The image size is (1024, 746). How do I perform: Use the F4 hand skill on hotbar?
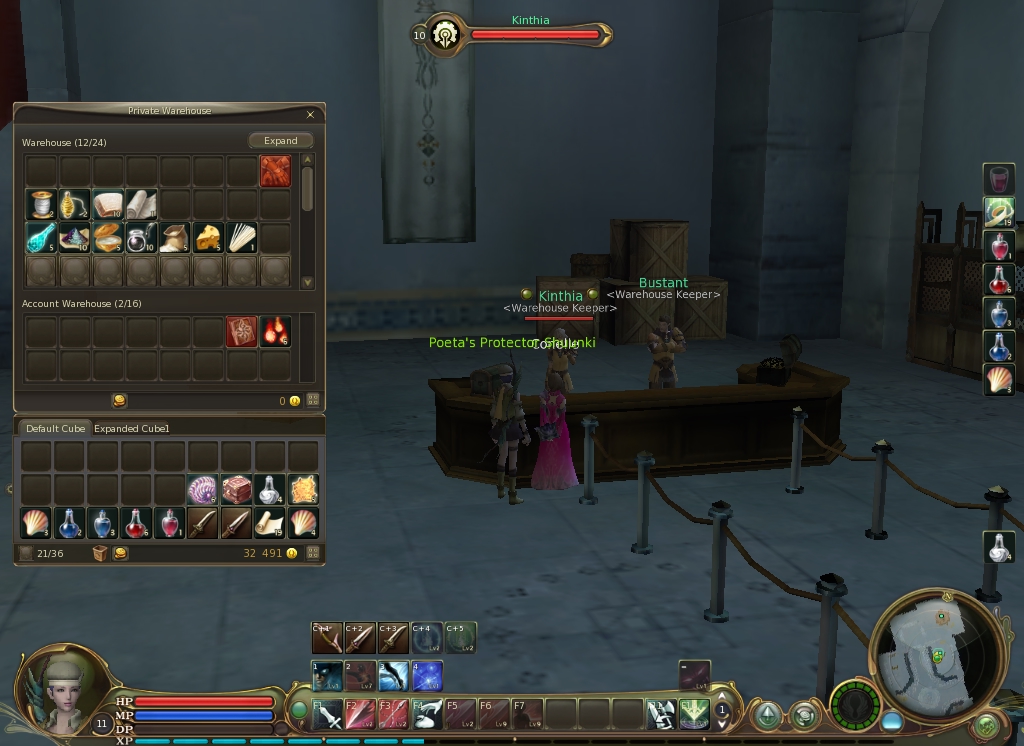pos(428,714)
